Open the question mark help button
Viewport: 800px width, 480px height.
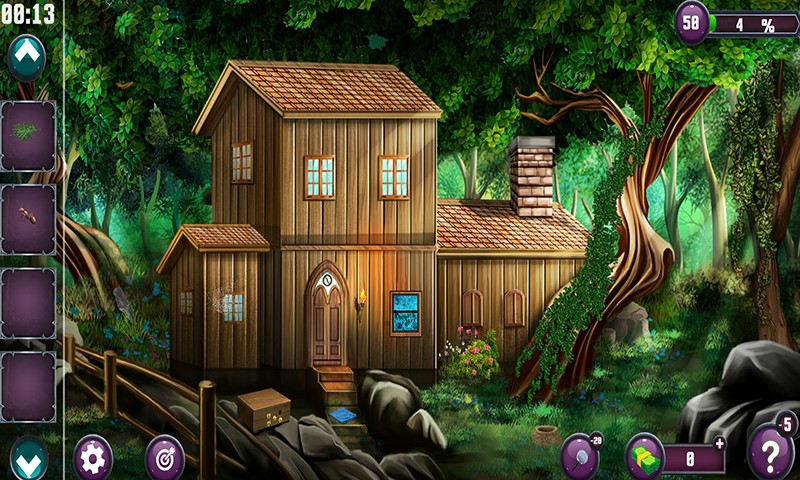click(x=771, y=456)
